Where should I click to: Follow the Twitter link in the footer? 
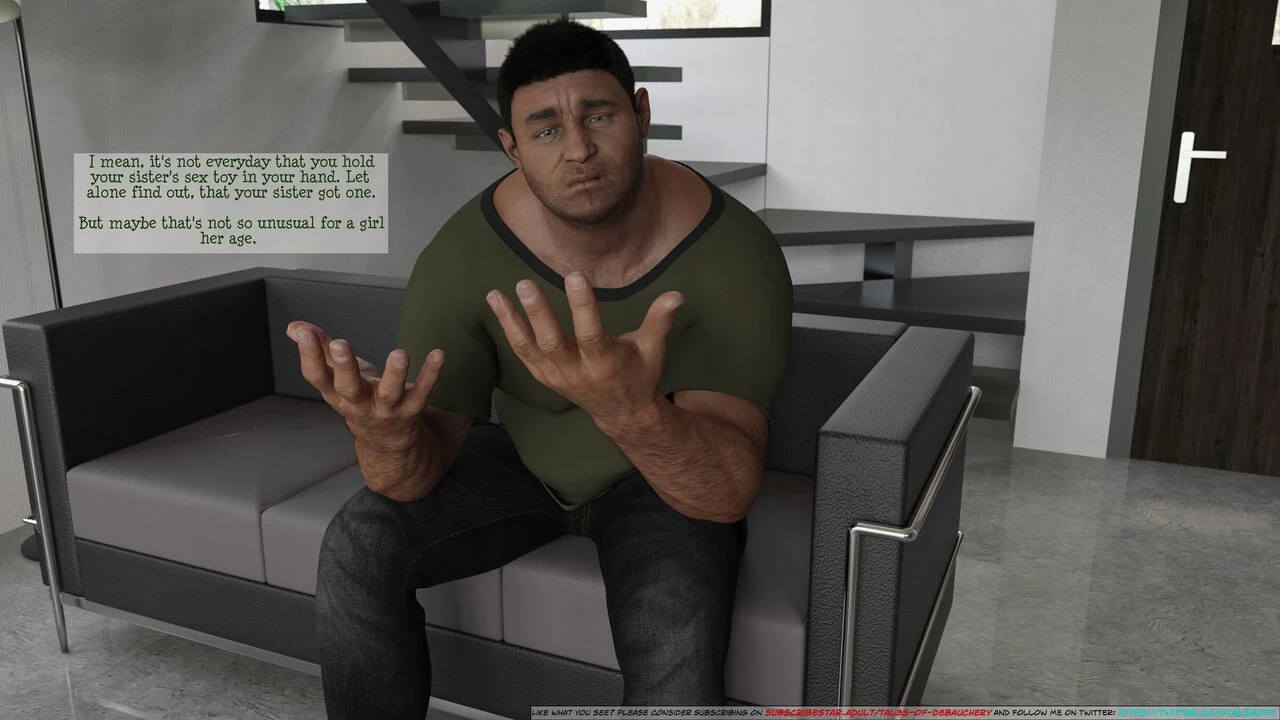point(1196,713)
